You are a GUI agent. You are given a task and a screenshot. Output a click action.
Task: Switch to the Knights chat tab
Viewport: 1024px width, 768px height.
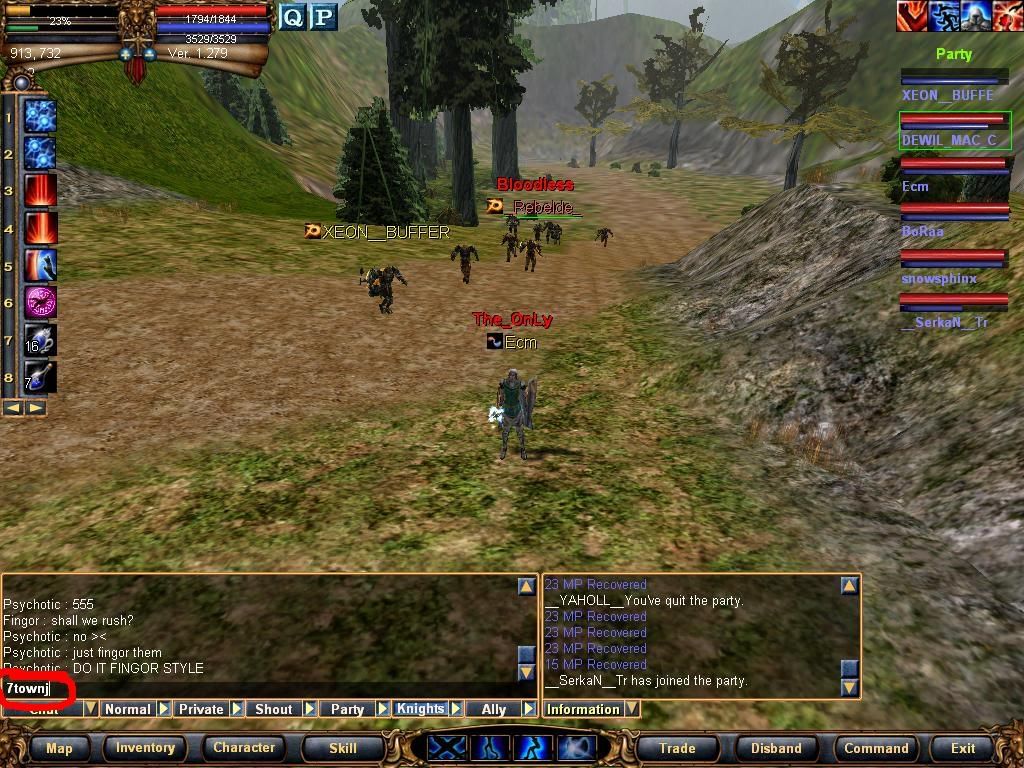coord(420,709)
